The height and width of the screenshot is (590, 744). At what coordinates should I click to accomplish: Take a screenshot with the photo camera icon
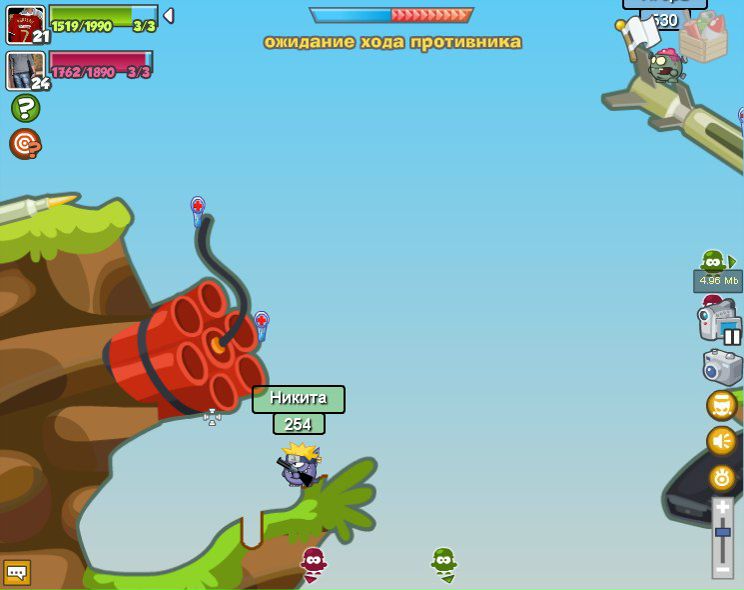tap(722, 367)
